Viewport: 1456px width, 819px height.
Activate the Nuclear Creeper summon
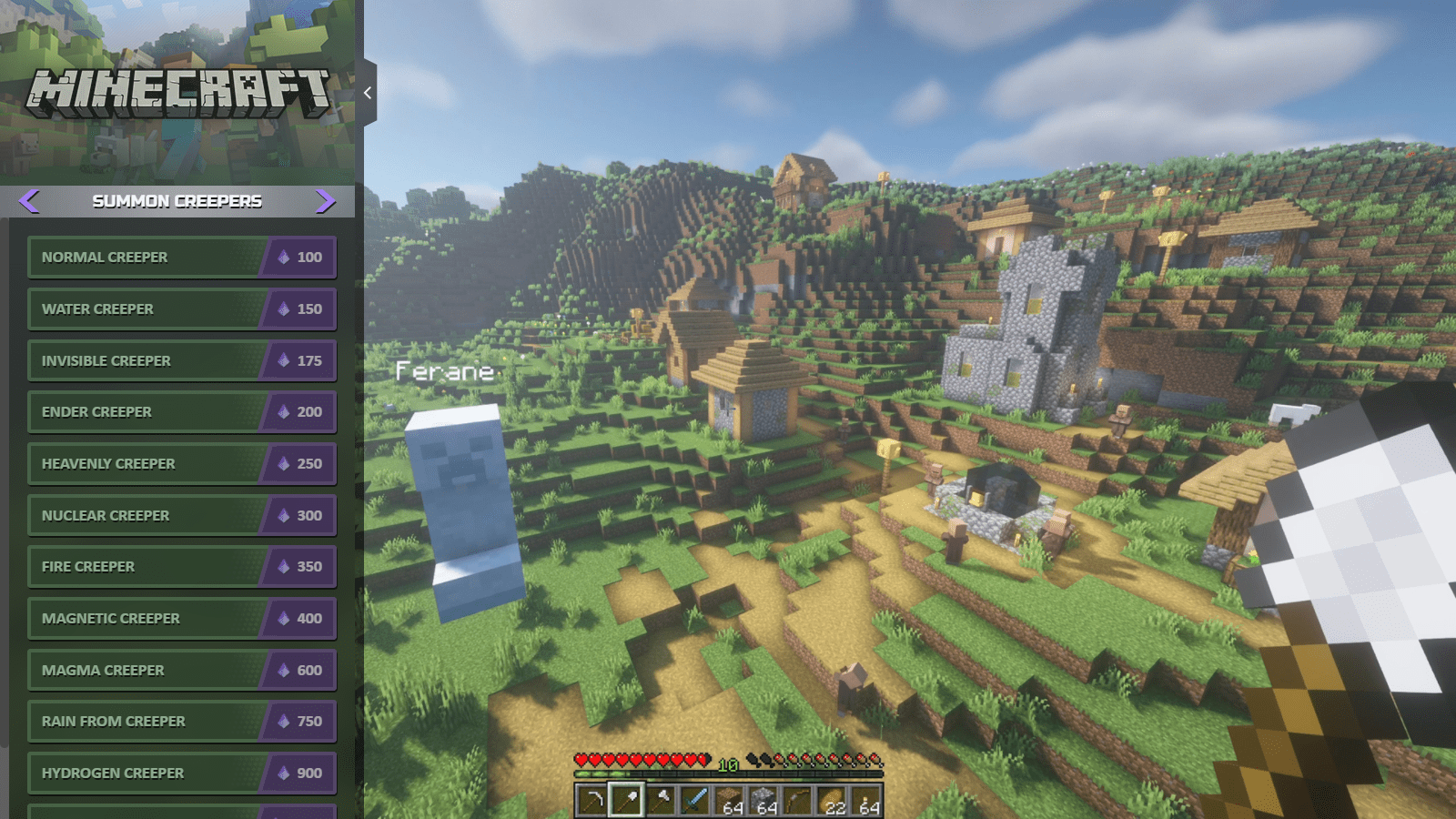coord(182,515)
